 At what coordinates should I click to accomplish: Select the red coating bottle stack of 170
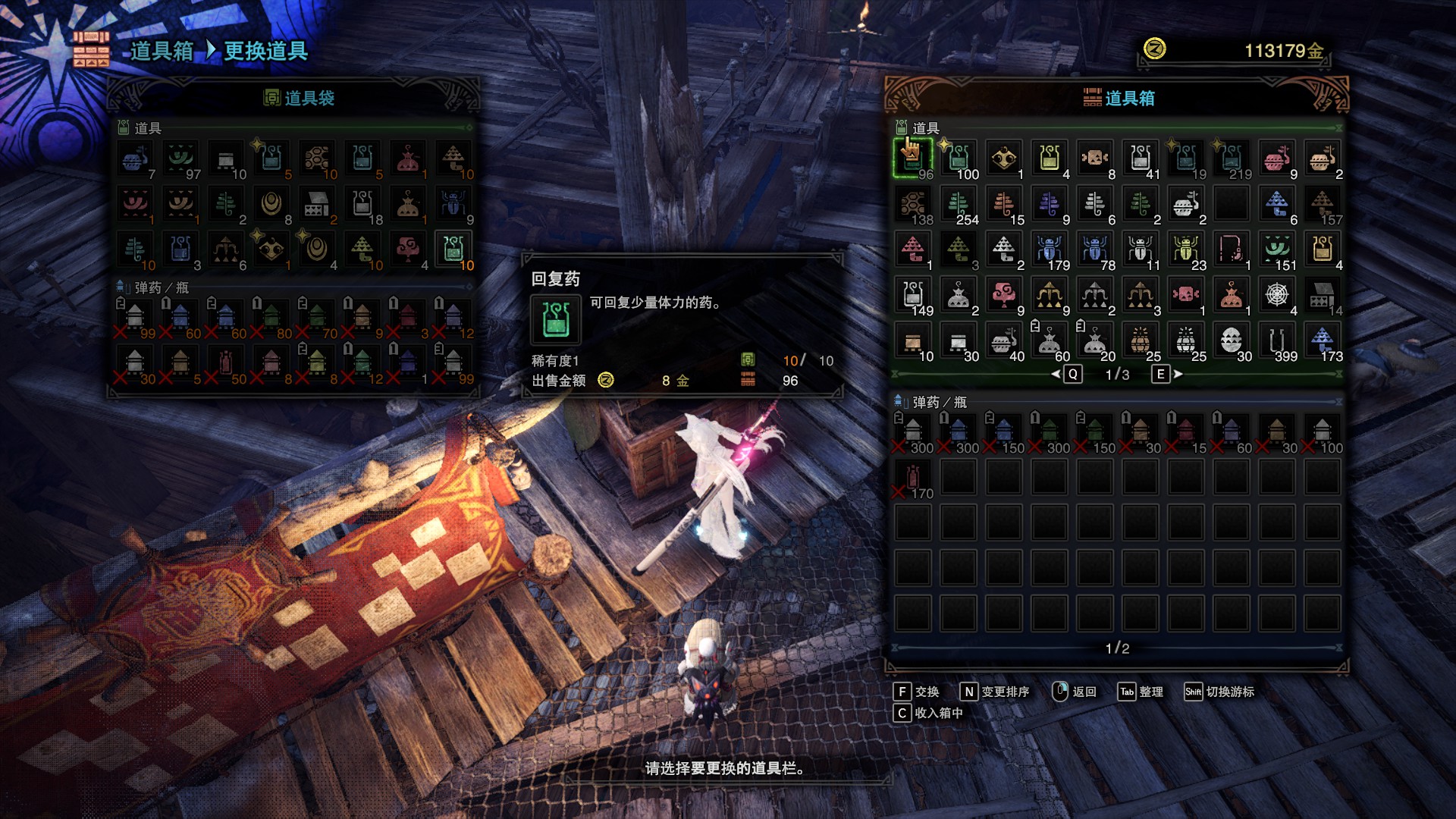913,478
